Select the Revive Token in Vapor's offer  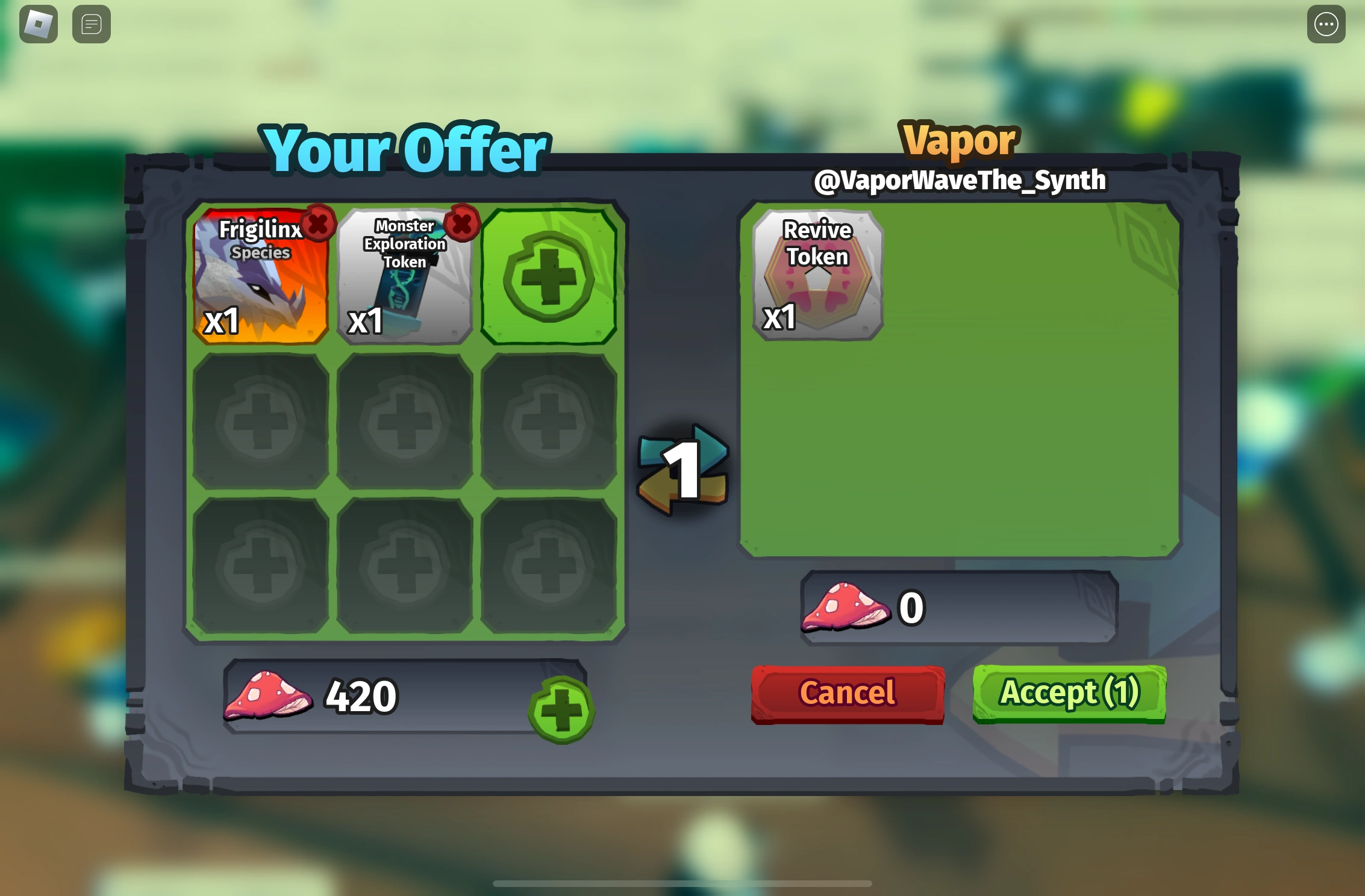pyautogui.click(x=817, y=277)
